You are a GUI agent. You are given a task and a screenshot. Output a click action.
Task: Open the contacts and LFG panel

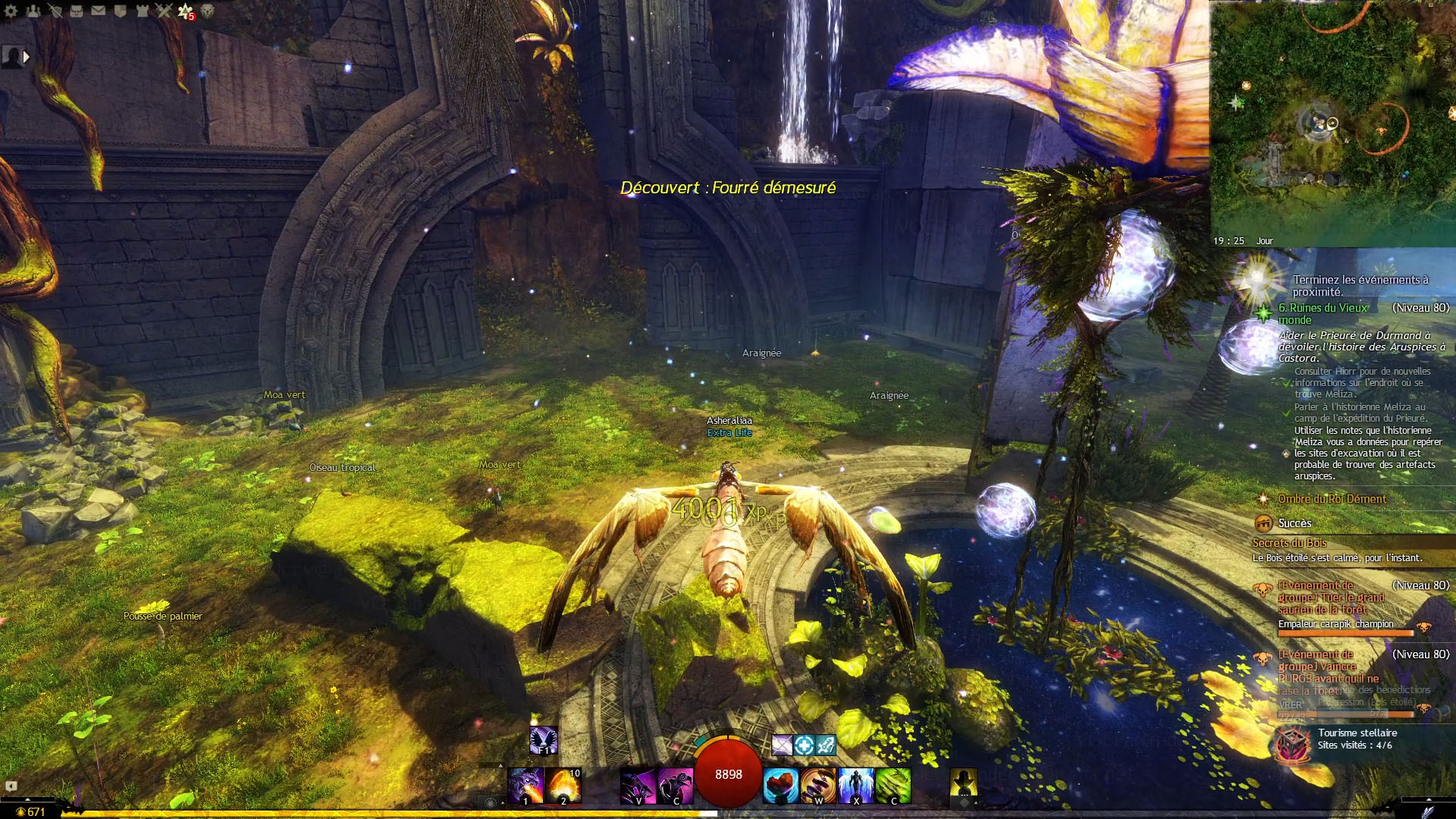(33, 11)
